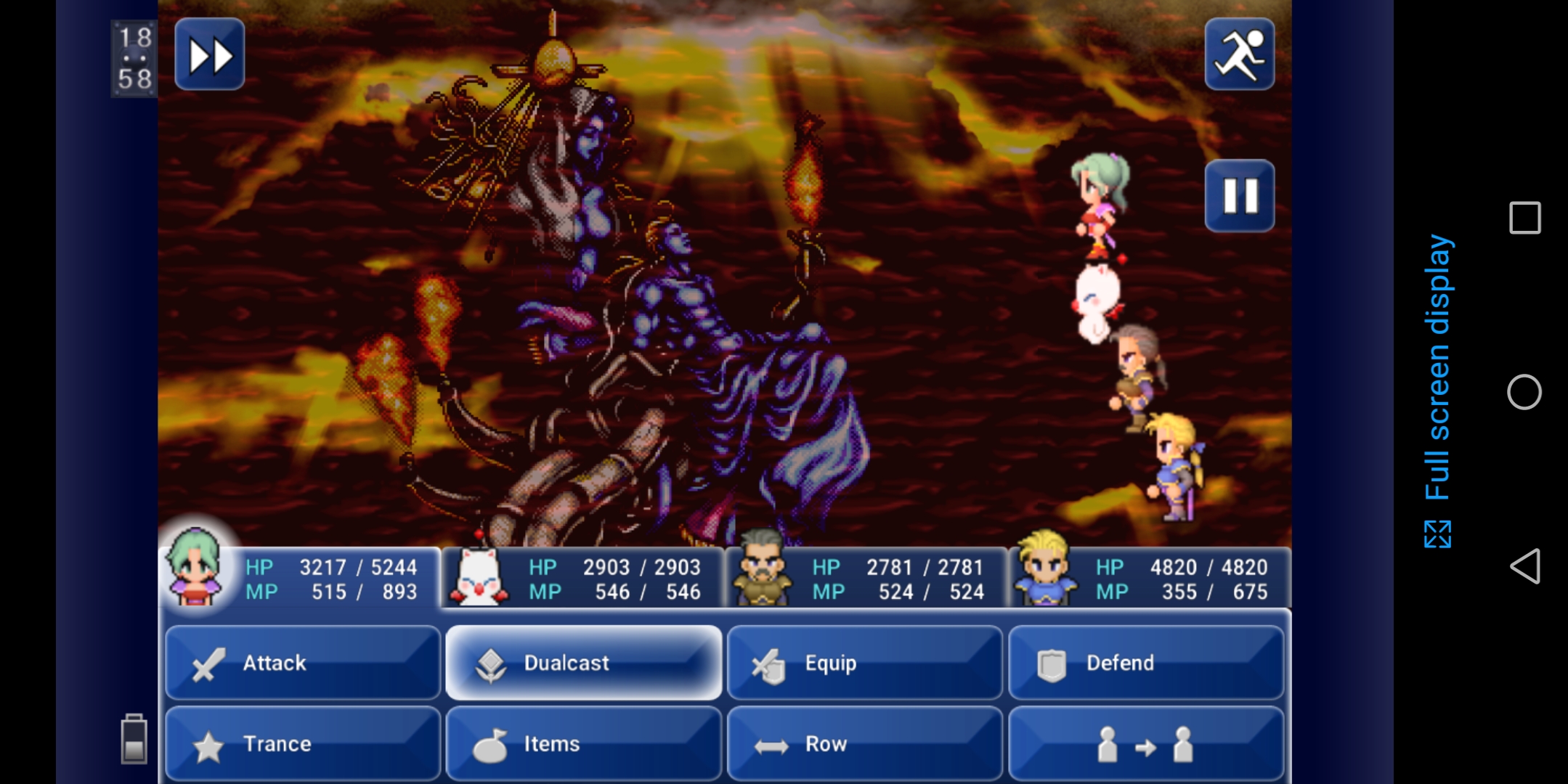Activate the Trance command
The height and width of the screenshot is (784, 1568).
coord(303,743)
